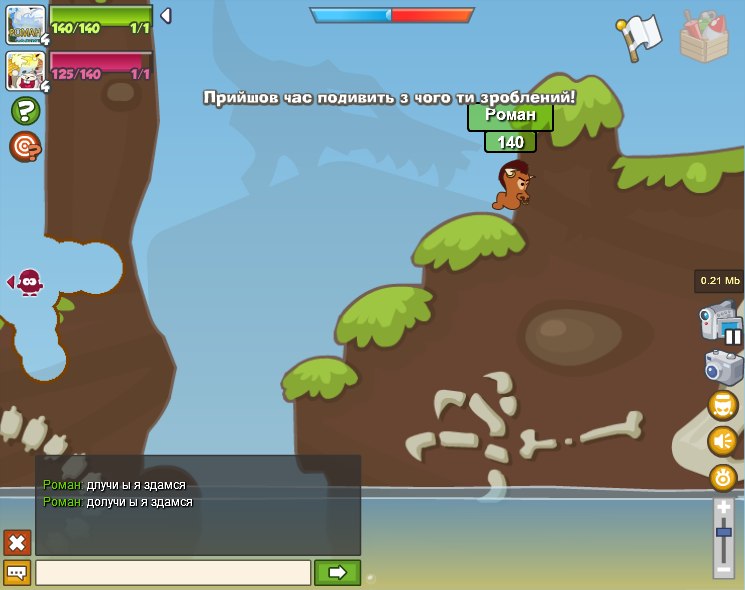Toggle the yellow chat bubble button
The width and height of the screenshot is (745, 590).
17,573
